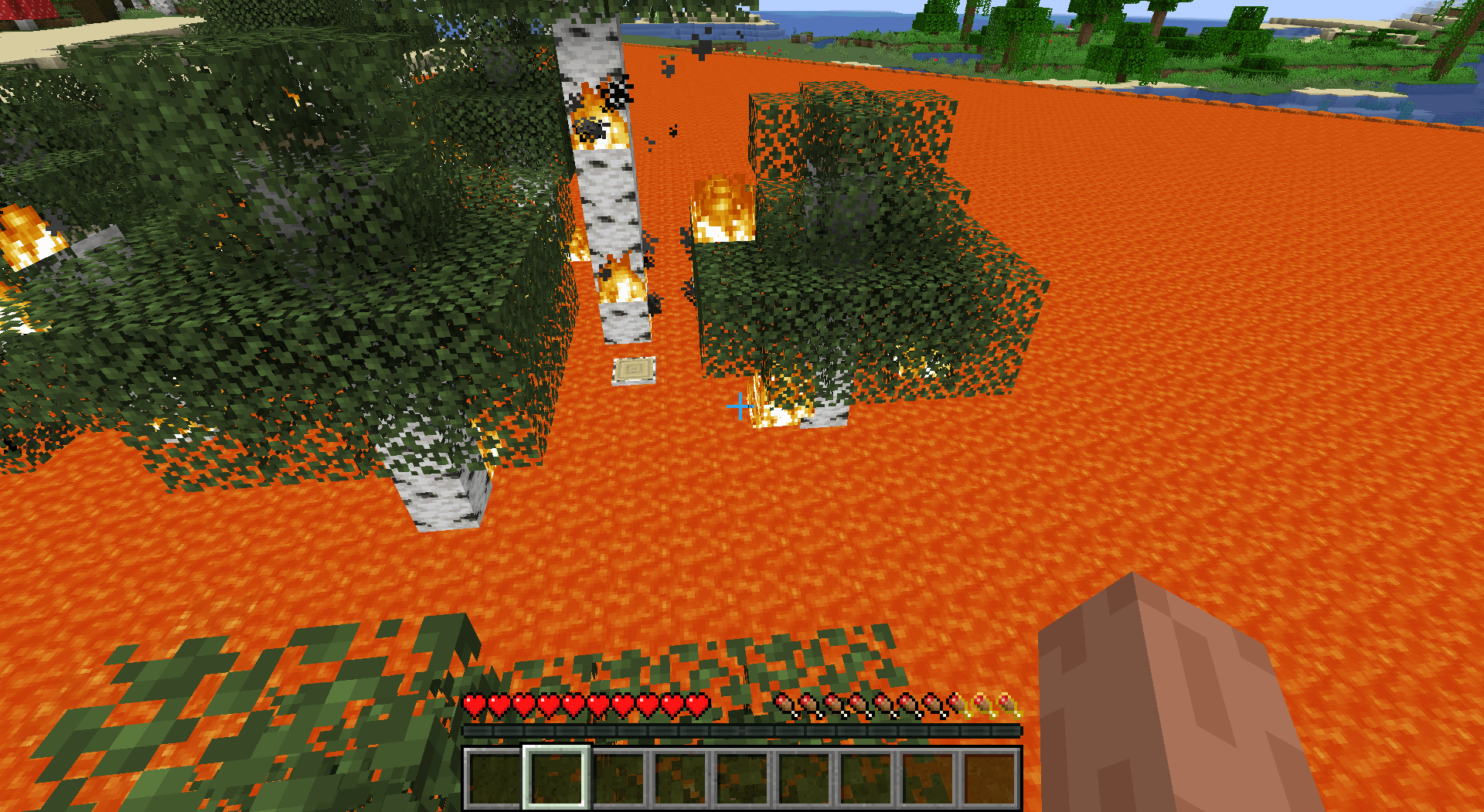Select the seventh hotbar slot

pyautogui.click(x=866, y=780)
